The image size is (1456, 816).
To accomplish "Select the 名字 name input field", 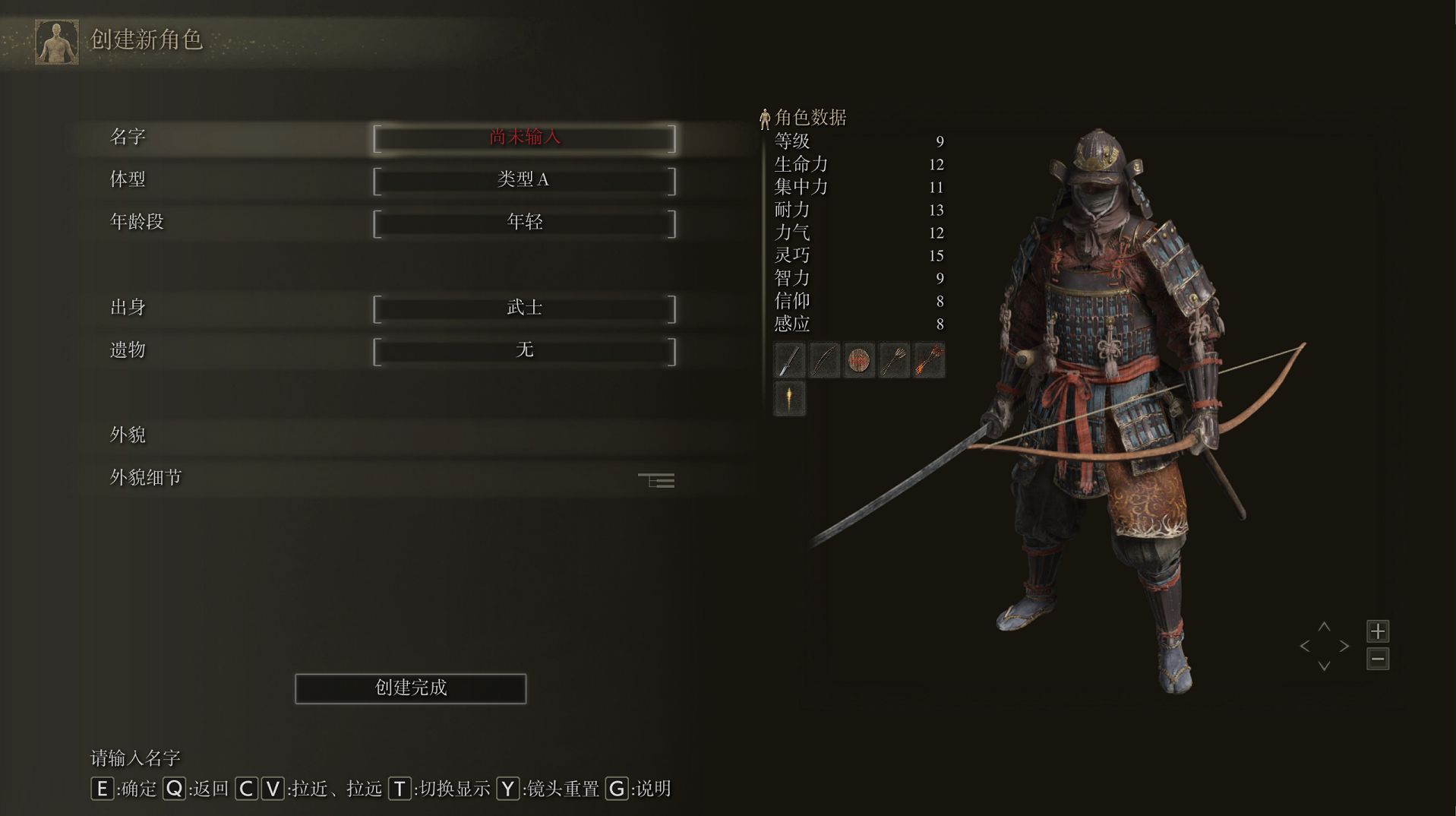I will coord(524,138).
